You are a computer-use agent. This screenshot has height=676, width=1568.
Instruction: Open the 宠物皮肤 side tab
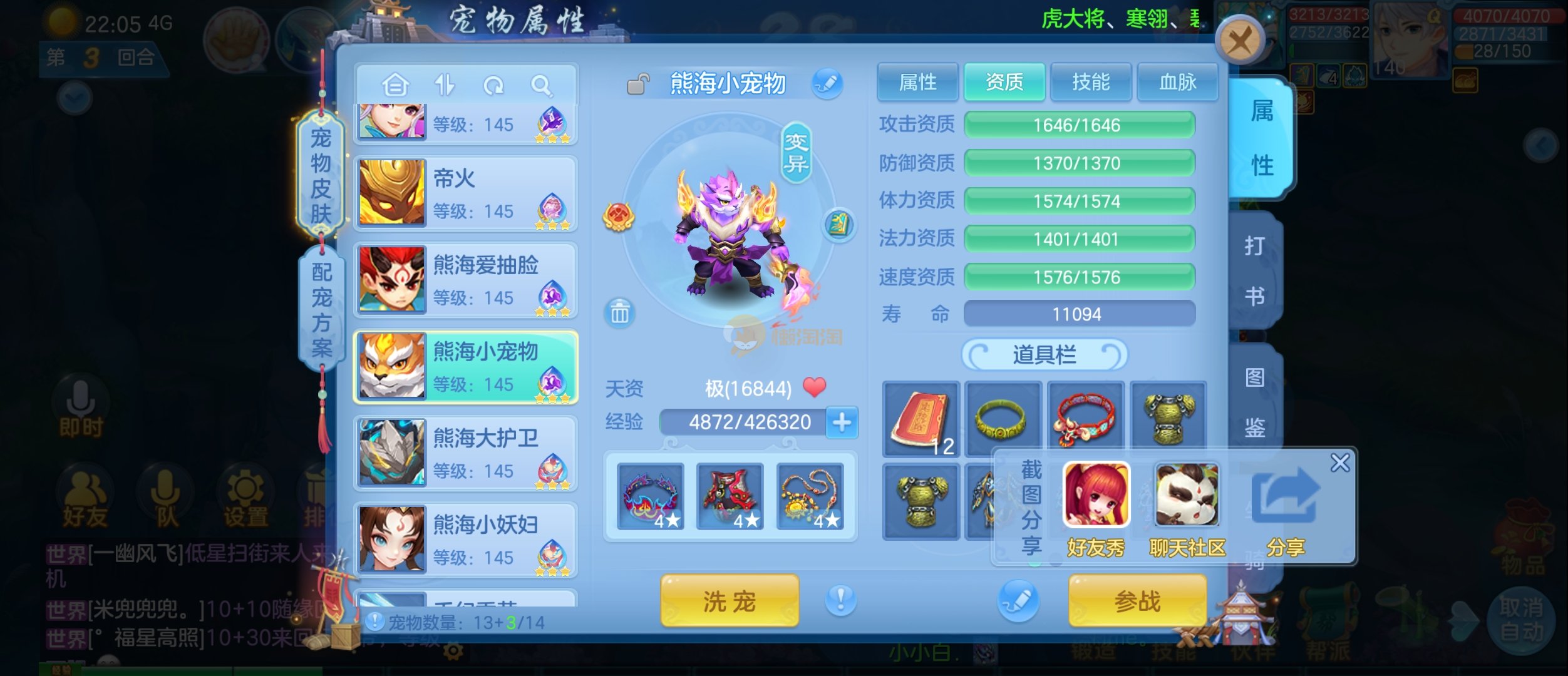tap(321, 175)
